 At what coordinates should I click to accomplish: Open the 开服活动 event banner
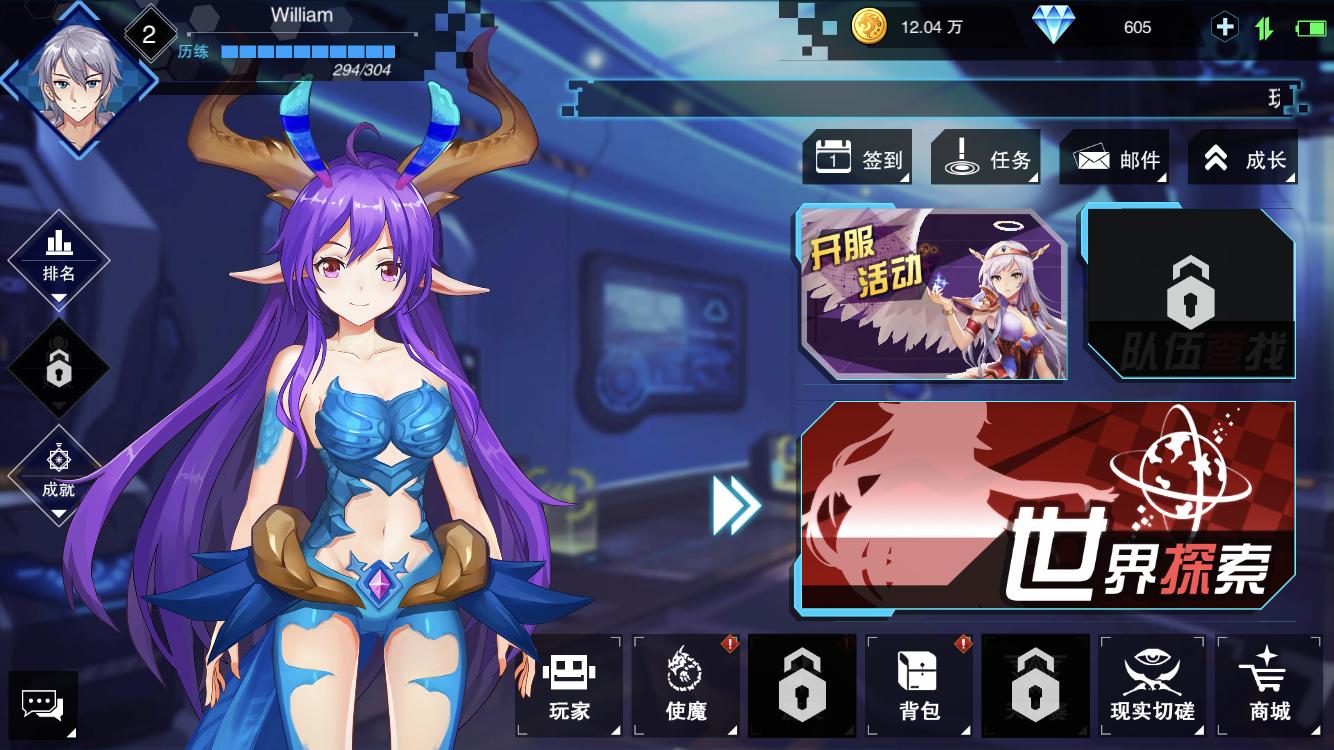point(932,293)
